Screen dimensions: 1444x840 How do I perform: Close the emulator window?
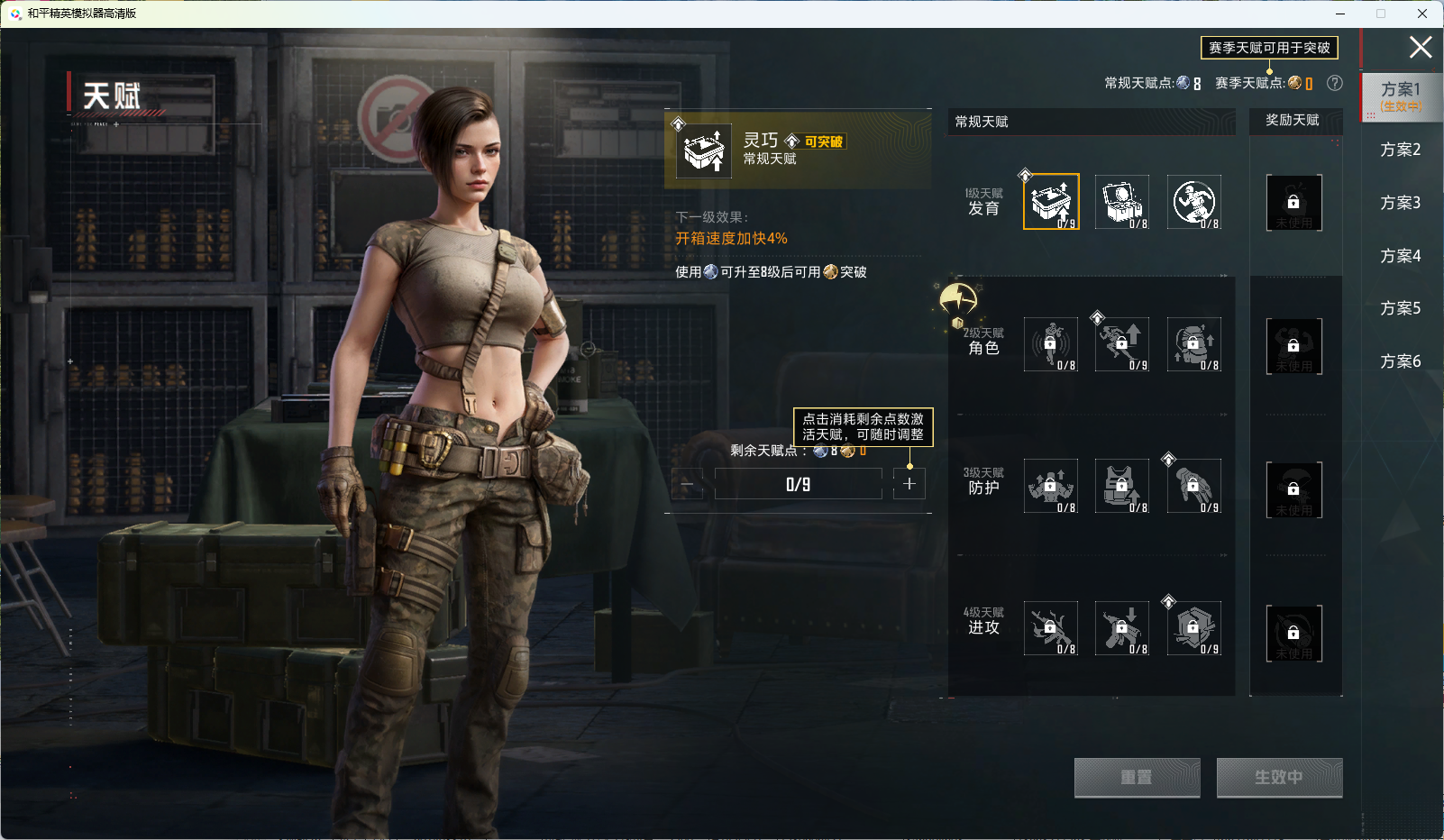point(1422,14)
